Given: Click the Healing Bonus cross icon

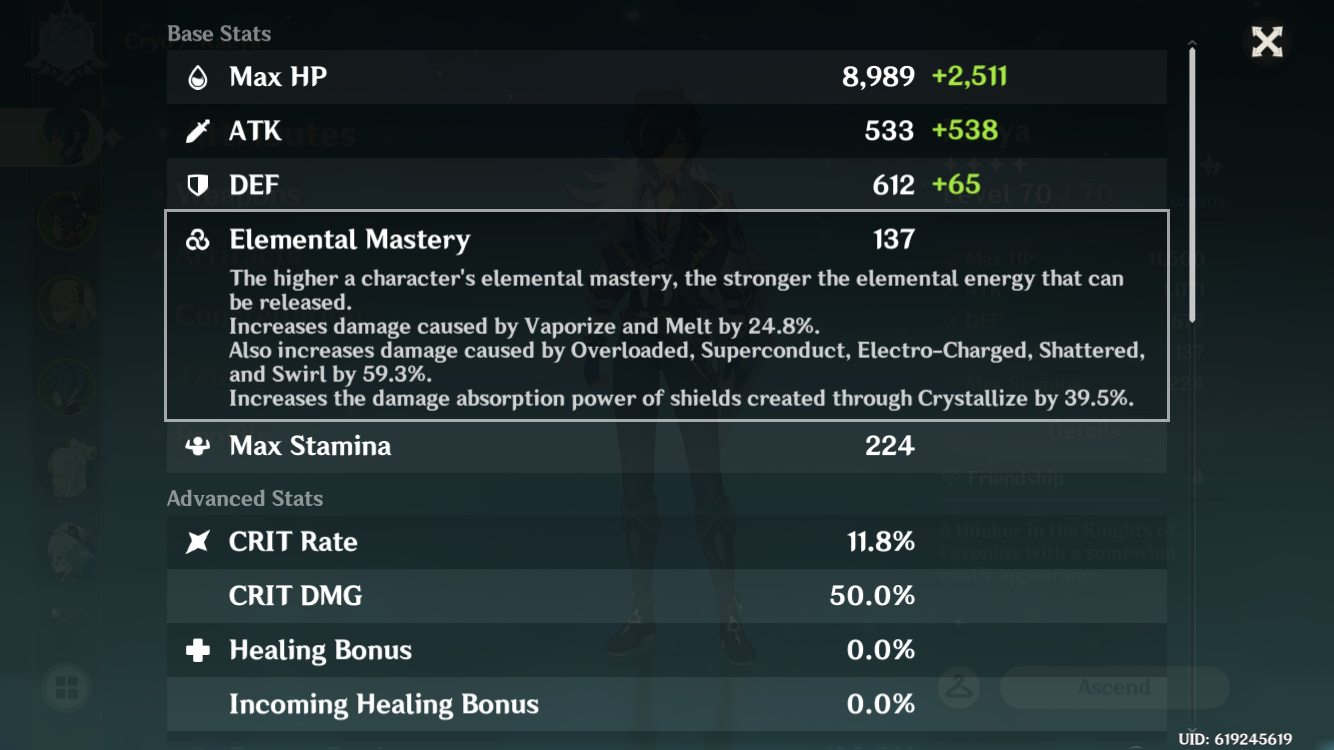Looking at the screenshot, I should click(198, 649).
